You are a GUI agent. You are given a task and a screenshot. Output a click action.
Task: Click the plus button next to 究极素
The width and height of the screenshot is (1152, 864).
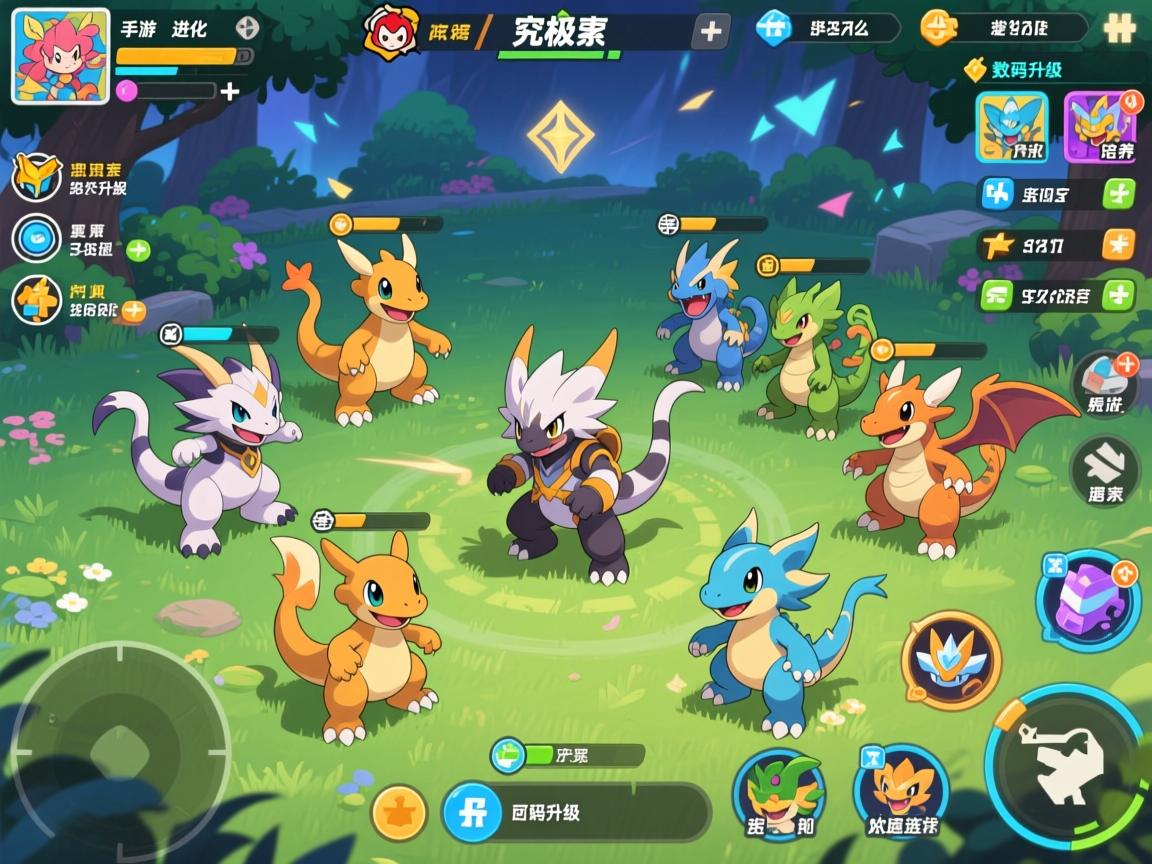pos(710,32)
